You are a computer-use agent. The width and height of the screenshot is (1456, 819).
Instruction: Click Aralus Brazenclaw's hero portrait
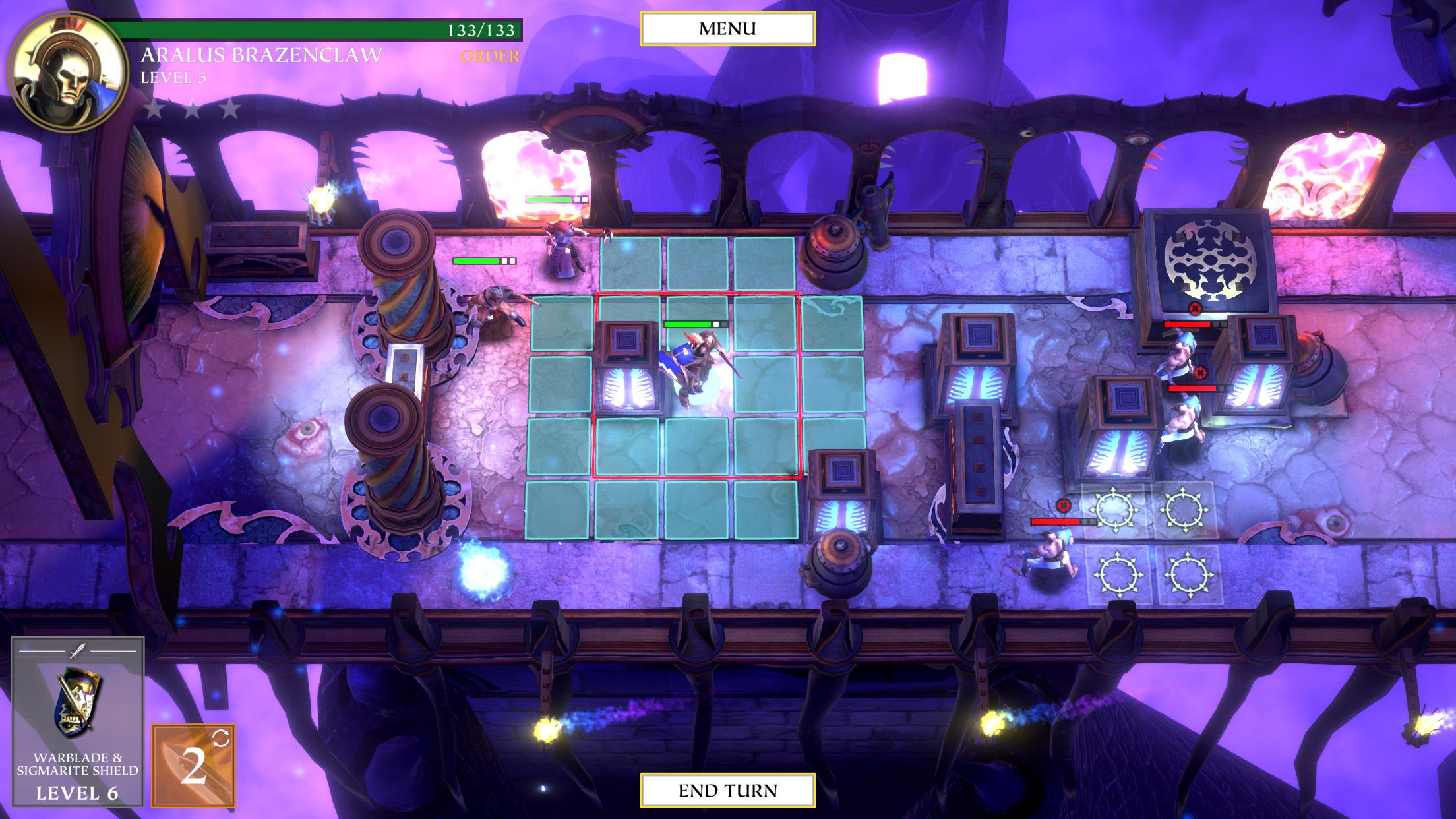(67, 68)
